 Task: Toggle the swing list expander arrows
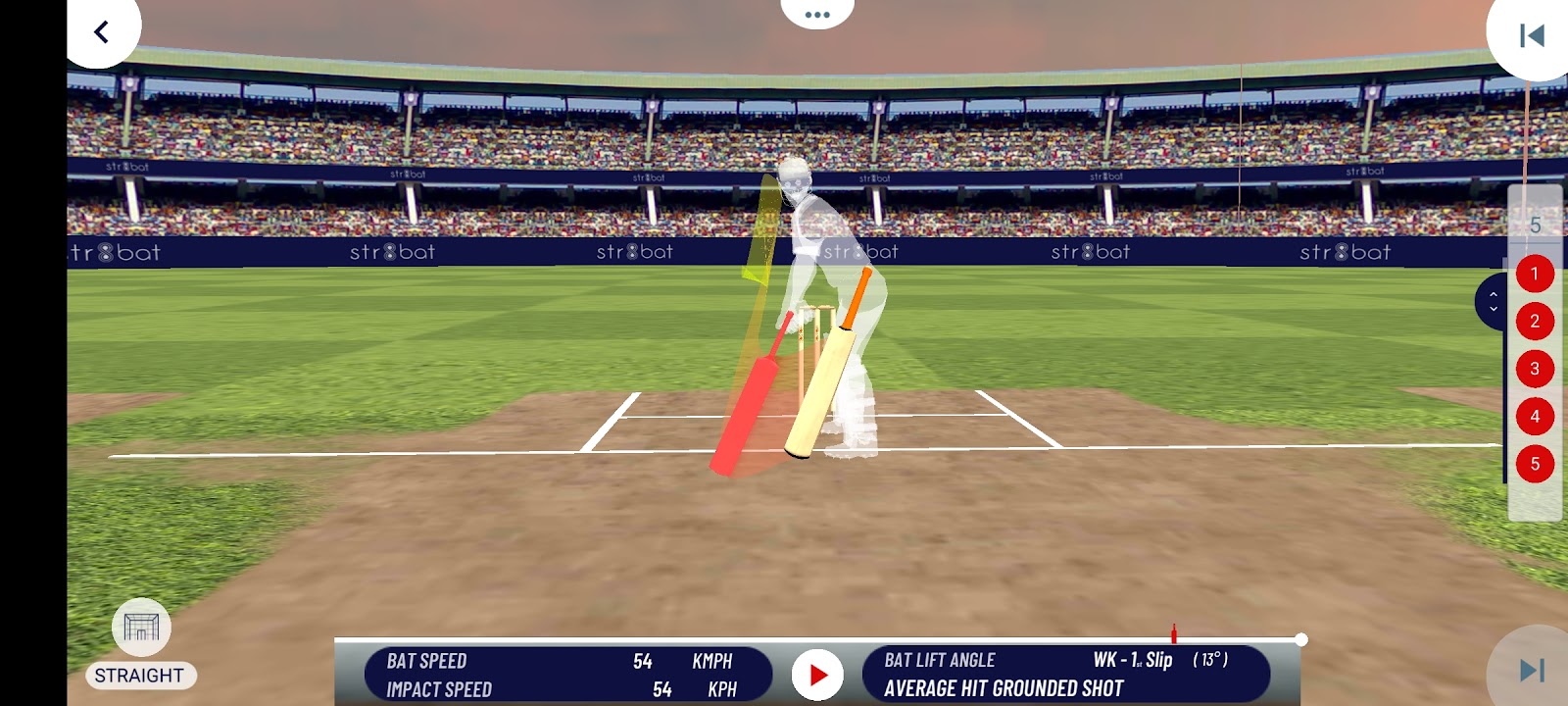click(1493, 301)
